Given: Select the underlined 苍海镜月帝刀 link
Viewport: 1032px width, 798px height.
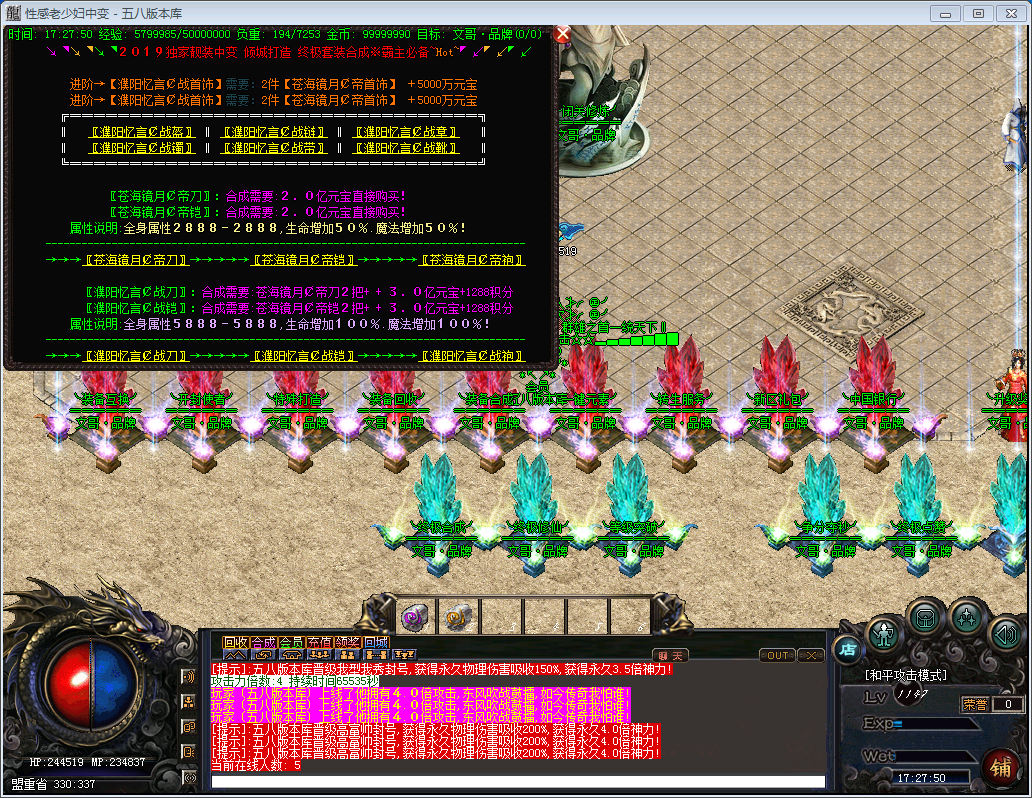Looking at the screenshot, I should click(136, 260).
